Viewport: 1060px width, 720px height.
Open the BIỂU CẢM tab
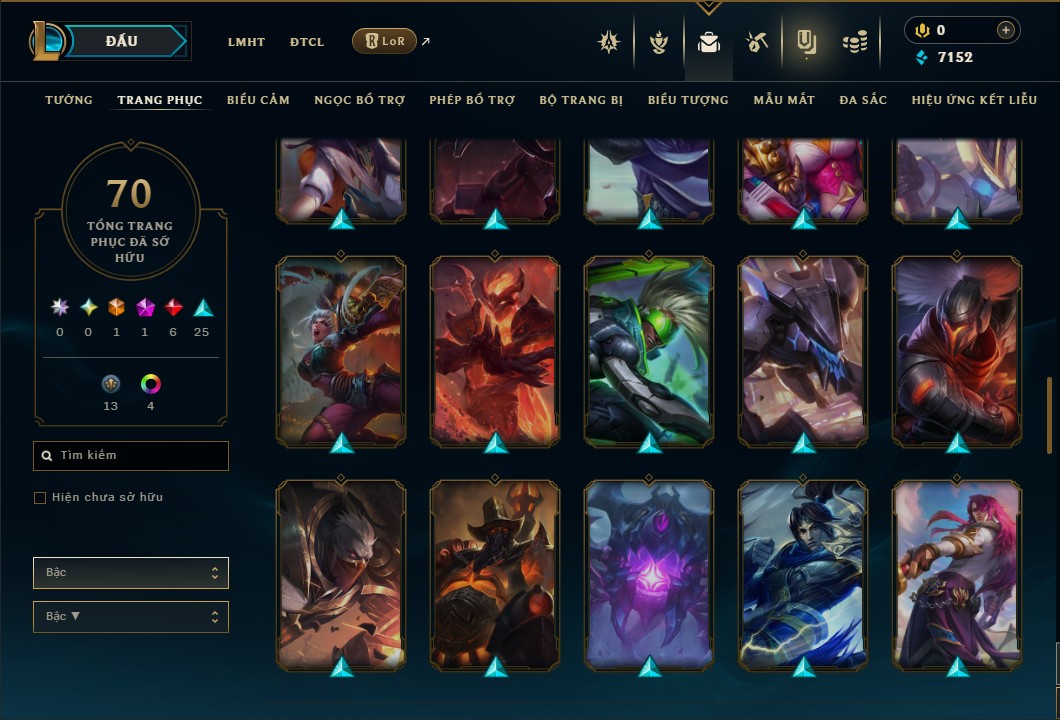pyautogui.click(x=258, y=100)
